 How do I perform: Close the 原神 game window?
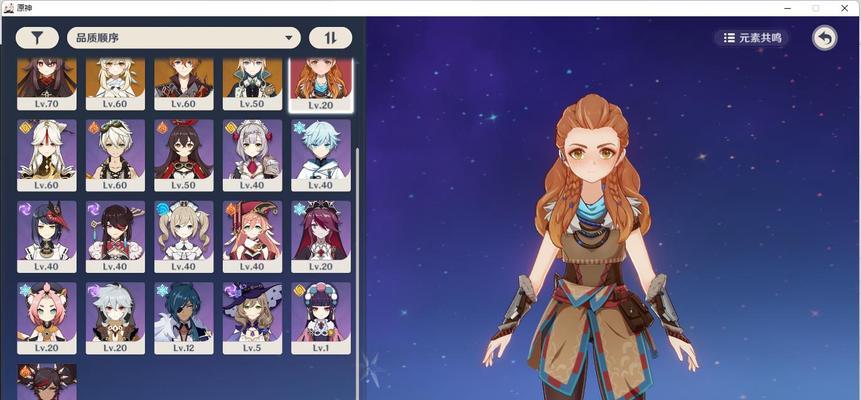pos(845,7)
